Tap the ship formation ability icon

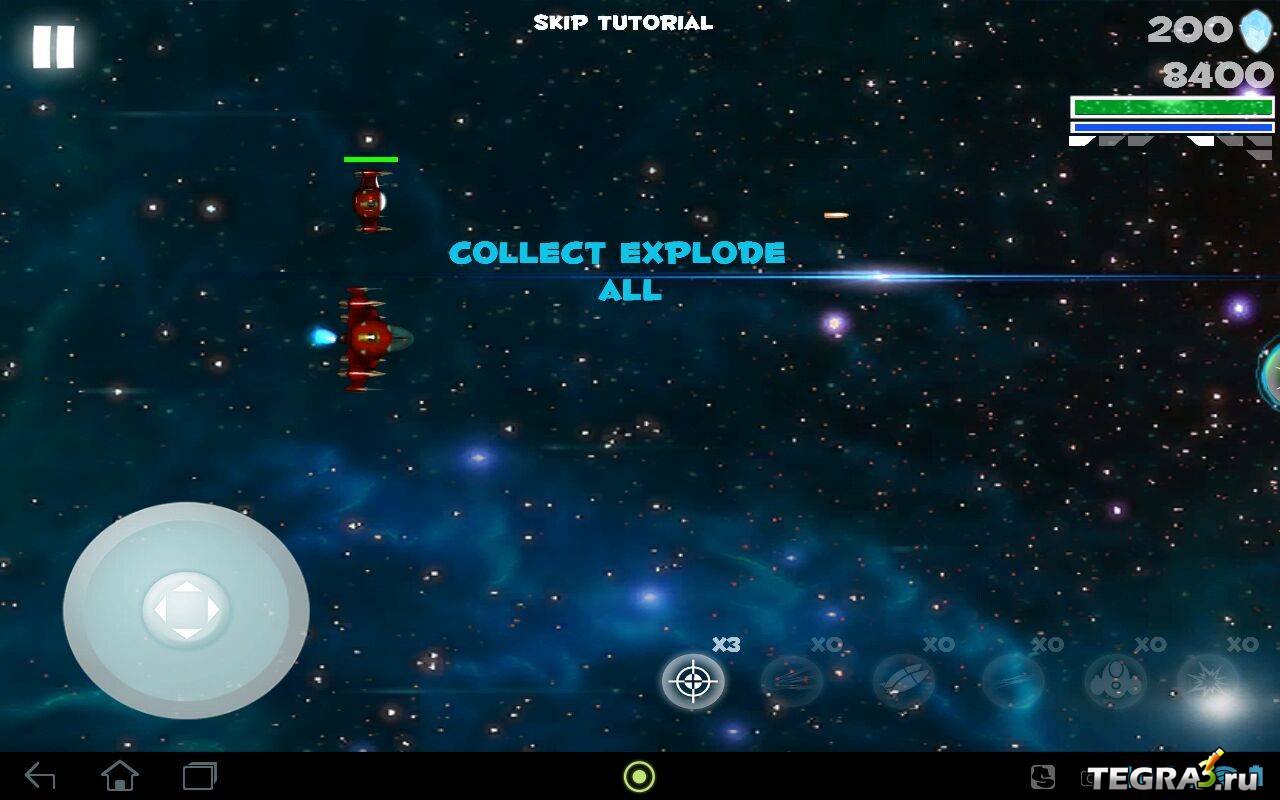(1115, 682)
